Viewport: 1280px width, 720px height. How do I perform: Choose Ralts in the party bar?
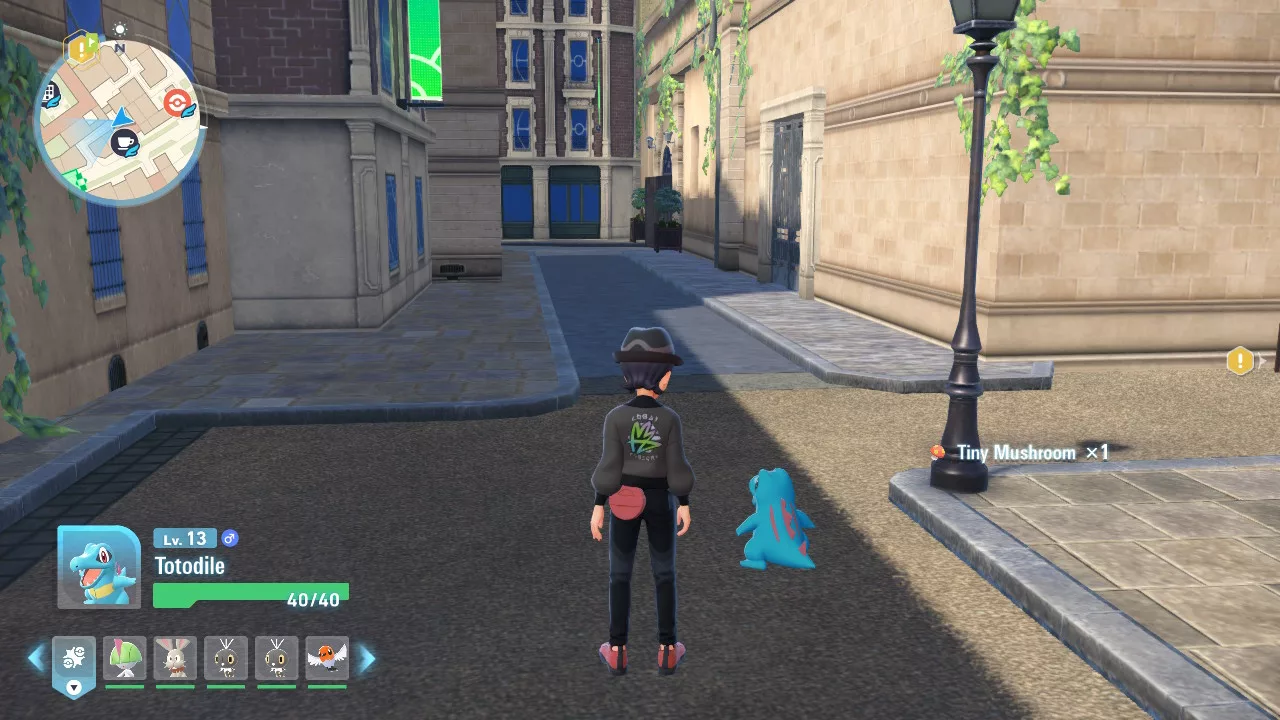[125, 658]
